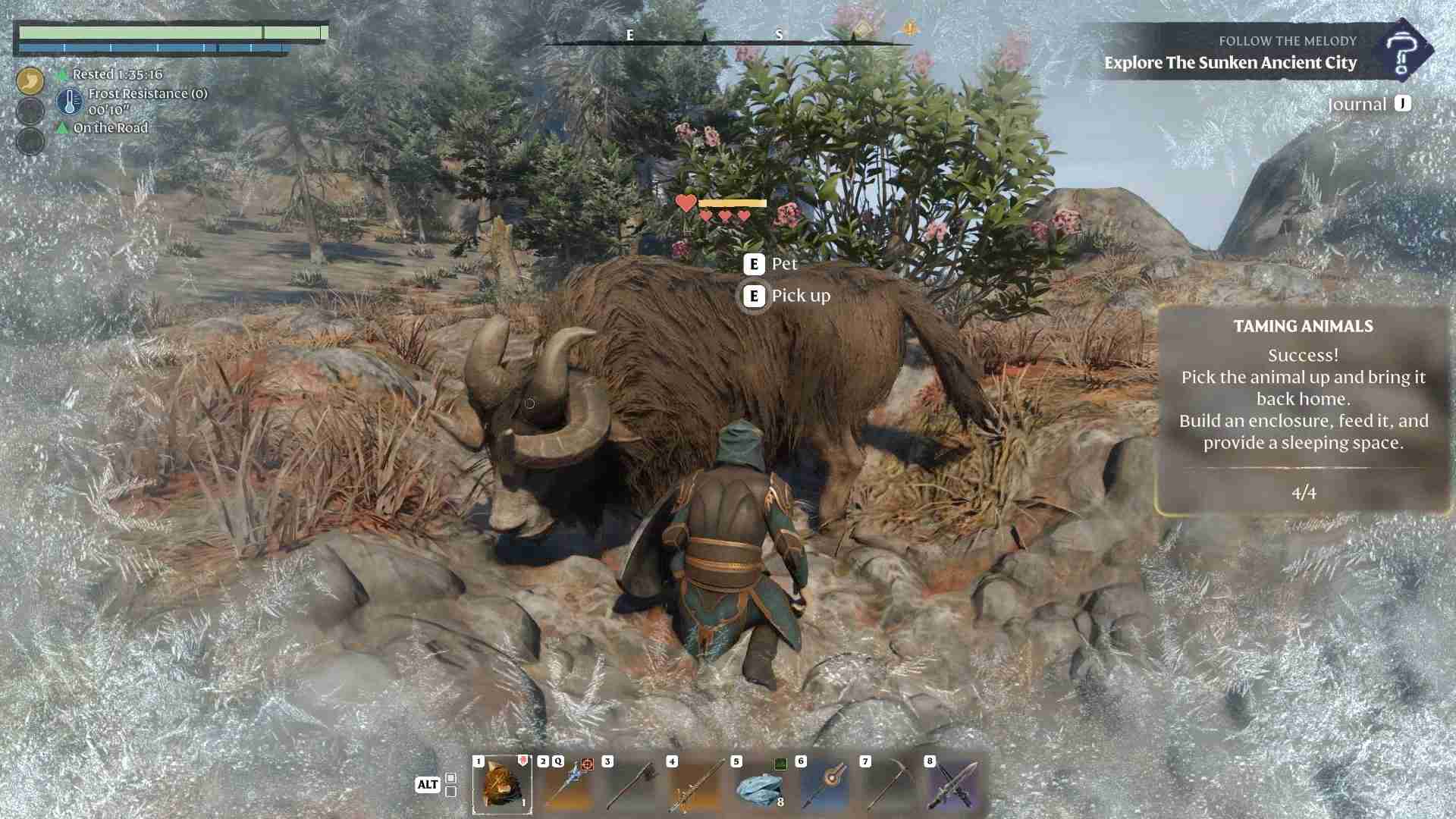Equip the staff in hotbar slot 6
Image resolution: width=1456 pixels, height=819 pixels.
click(825, 789)
